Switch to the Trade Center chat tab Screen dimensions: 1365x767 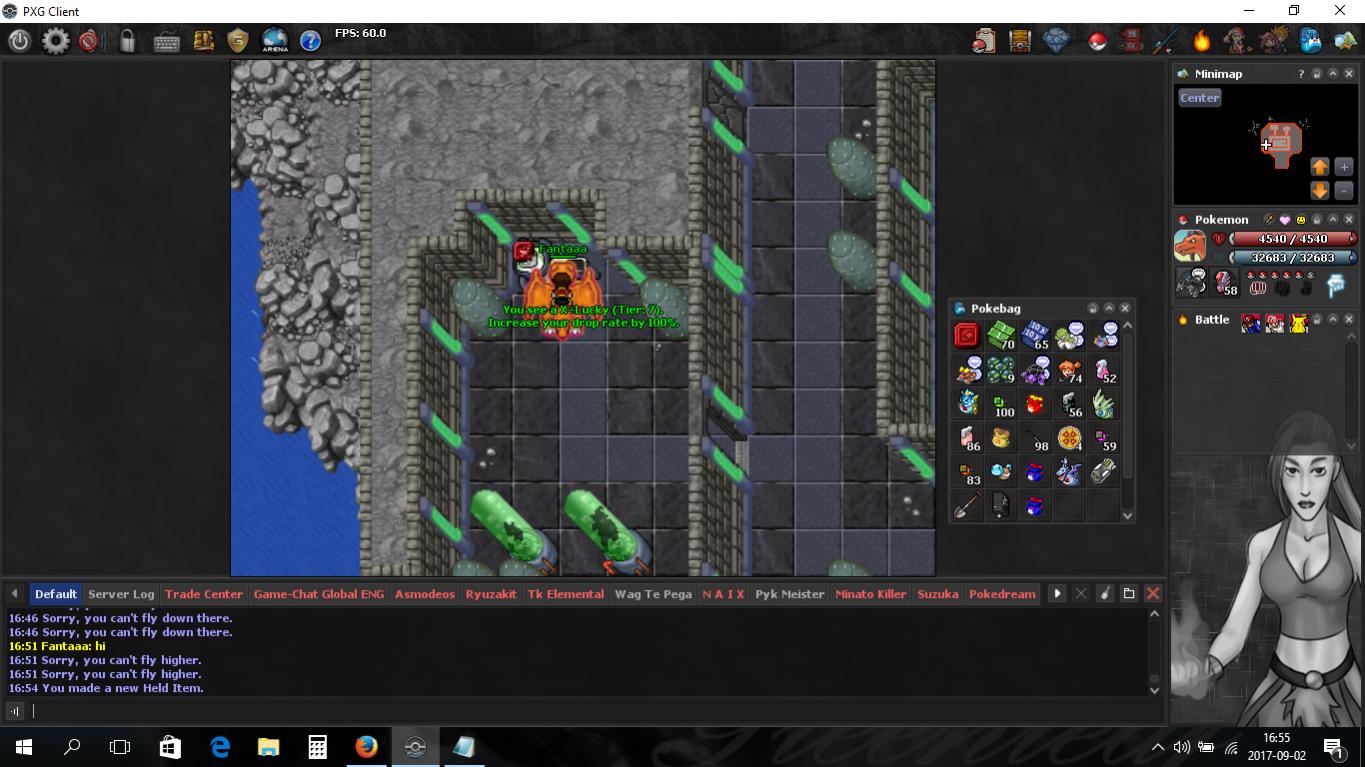(203, 594)
